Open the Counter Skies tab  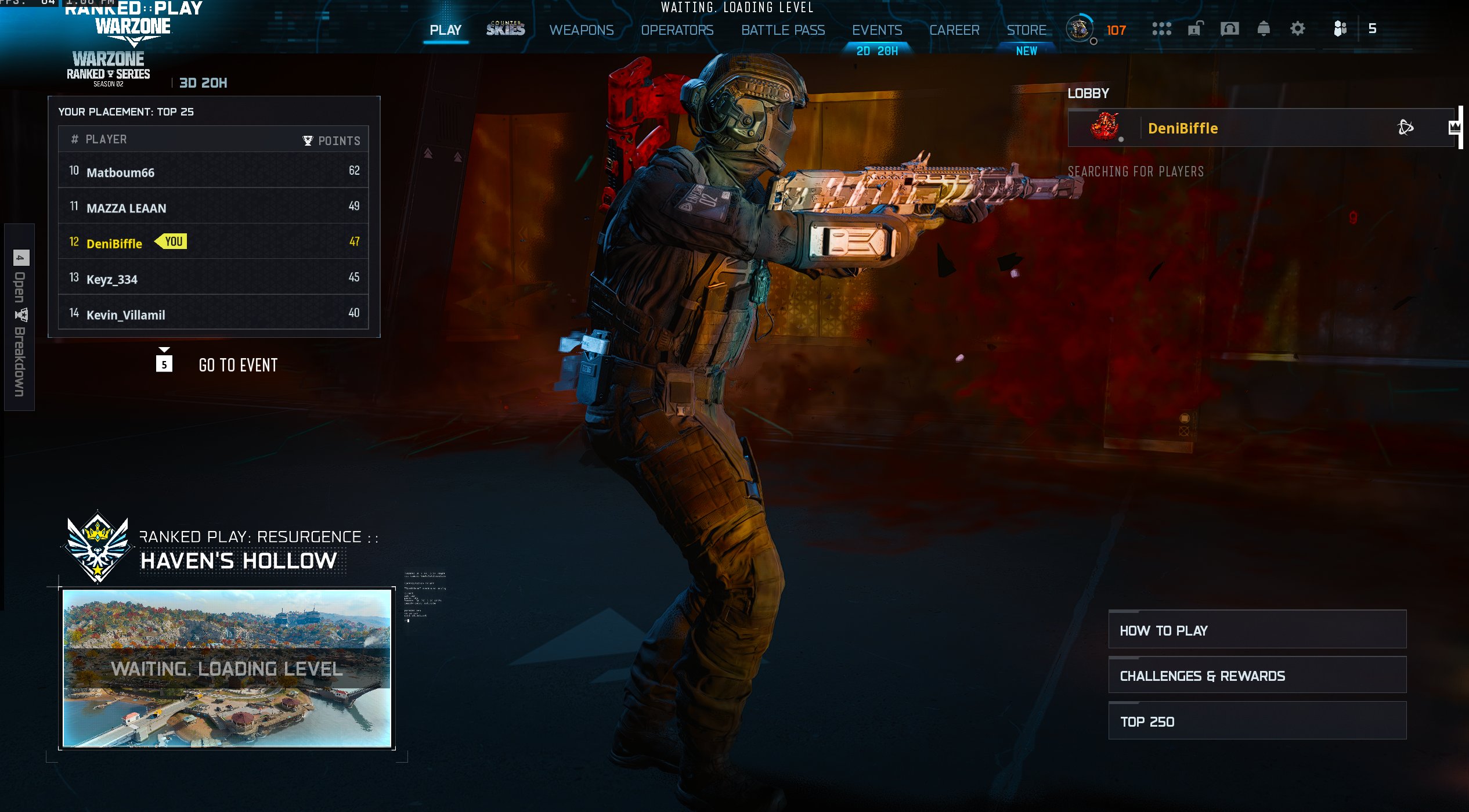click(x=505, y=28)
